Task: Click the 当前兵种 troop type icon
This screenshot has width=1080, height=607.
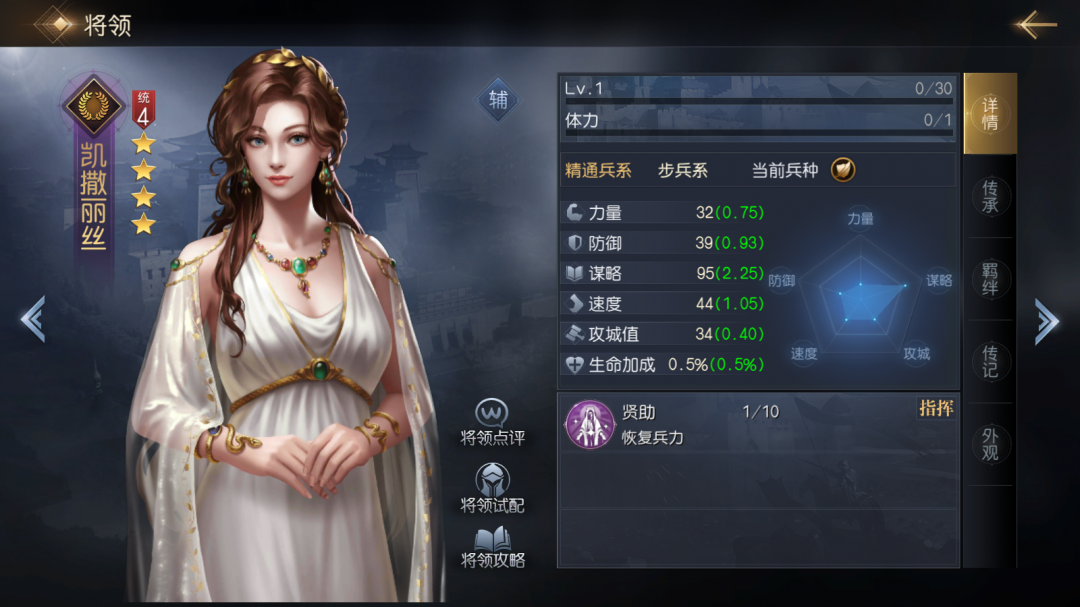Action: [843, 170]
